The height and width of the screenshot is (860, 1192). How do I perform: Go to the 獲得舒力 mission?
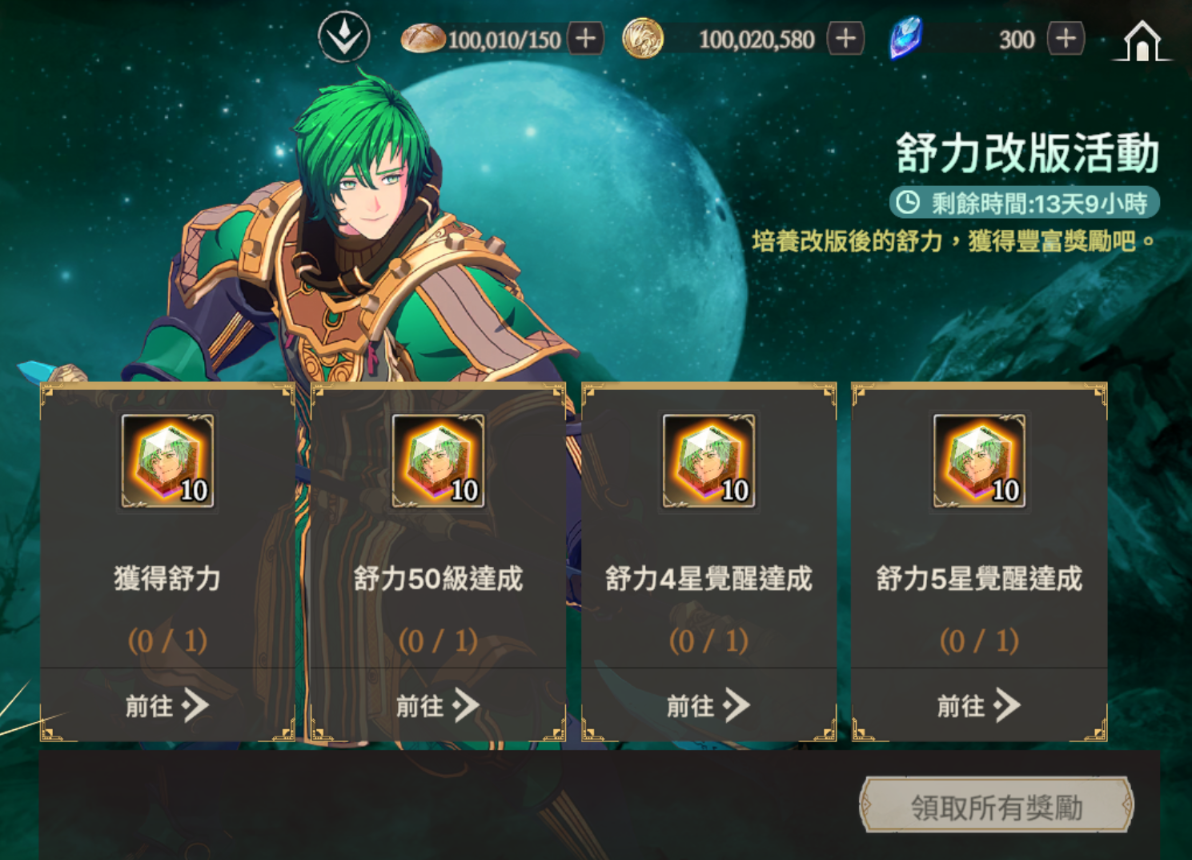[167, 706]
